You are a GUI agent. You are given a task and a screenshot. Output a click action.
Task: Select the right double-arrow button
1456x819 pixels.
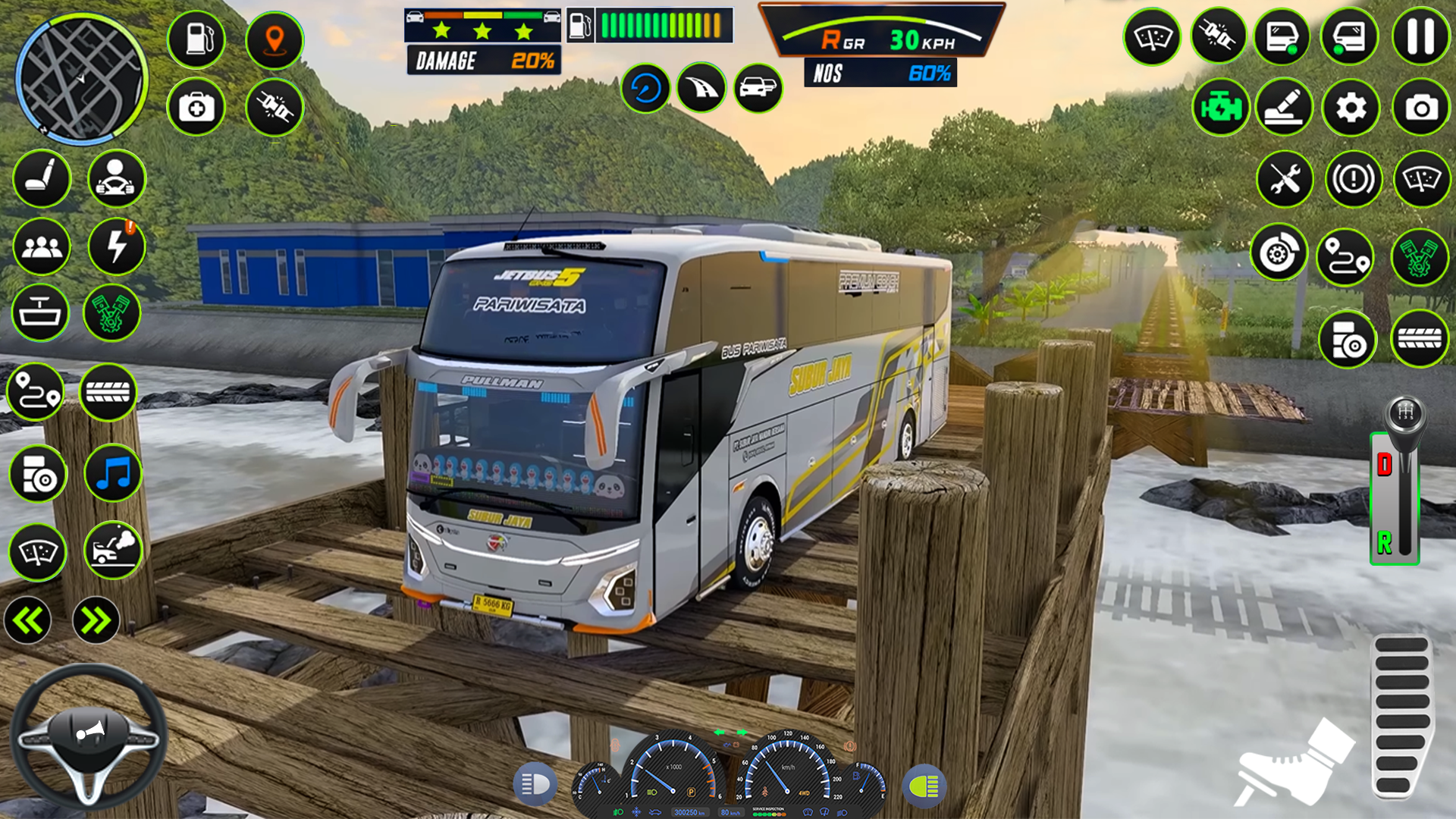[96, 621]
